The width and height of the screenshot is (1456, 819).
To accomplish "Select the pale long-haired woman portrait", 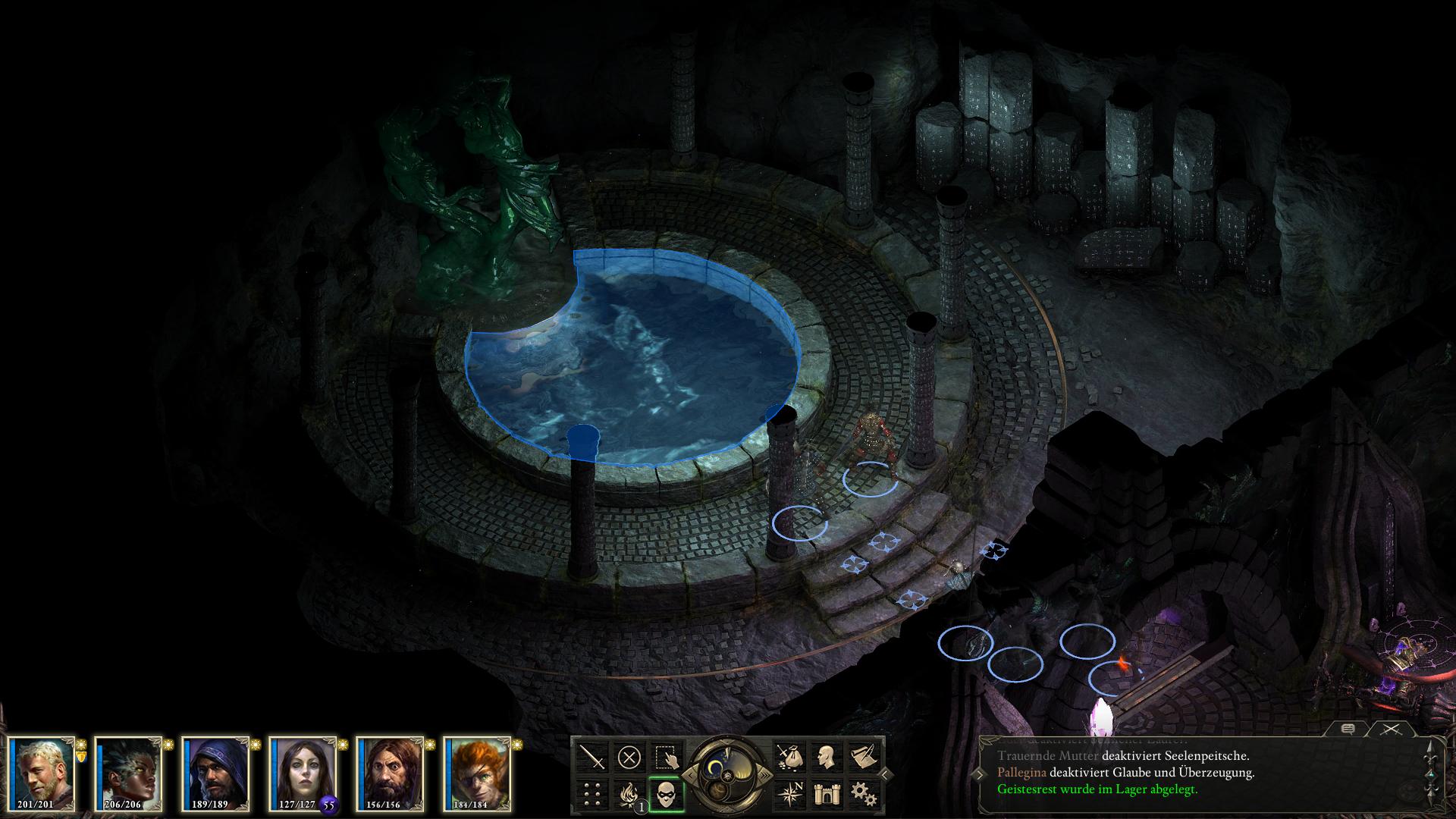I will 303,773.
